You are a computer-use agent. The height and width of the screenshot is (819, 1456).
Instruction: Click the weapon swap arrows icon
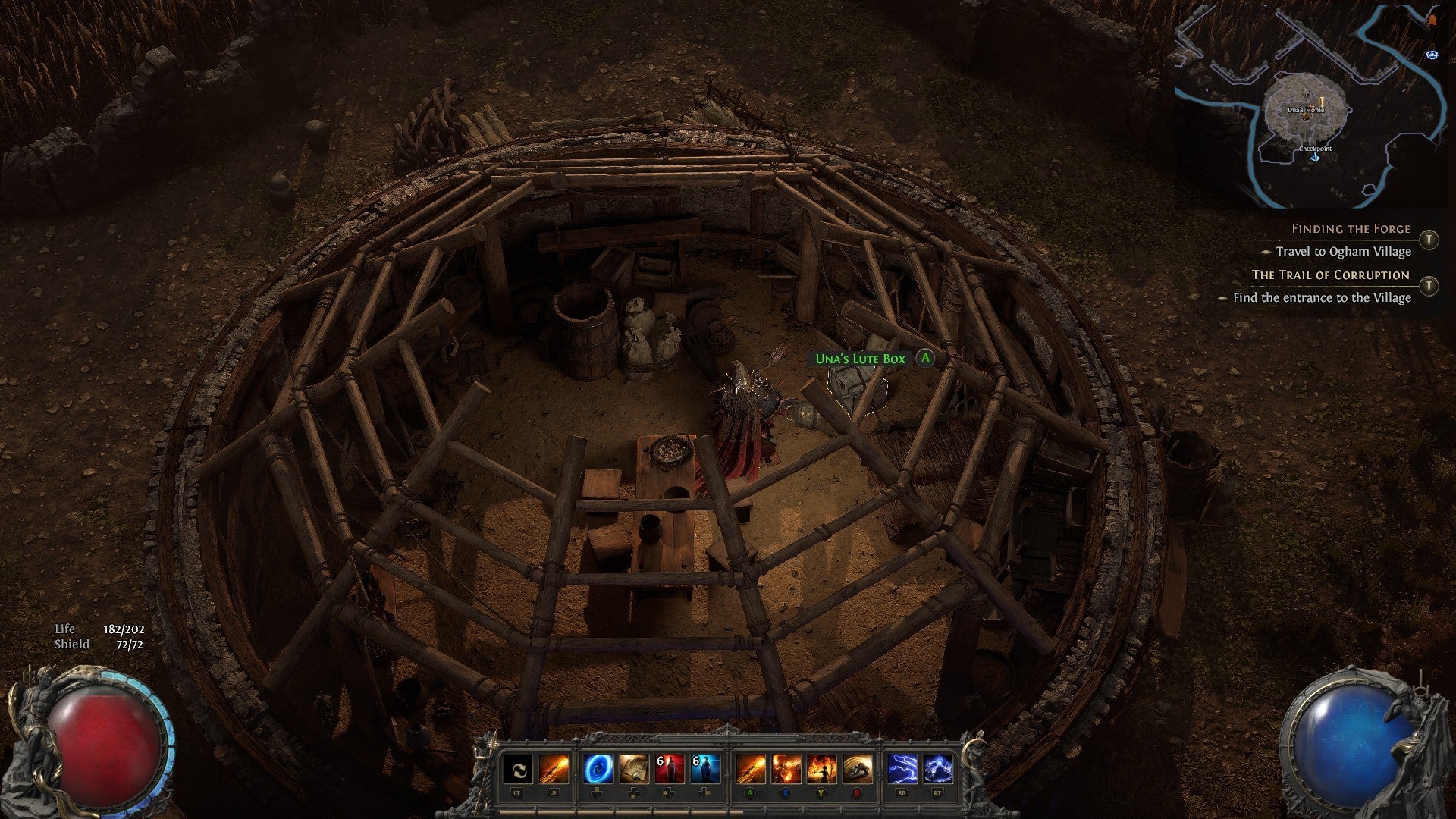(x=518, y=770)
